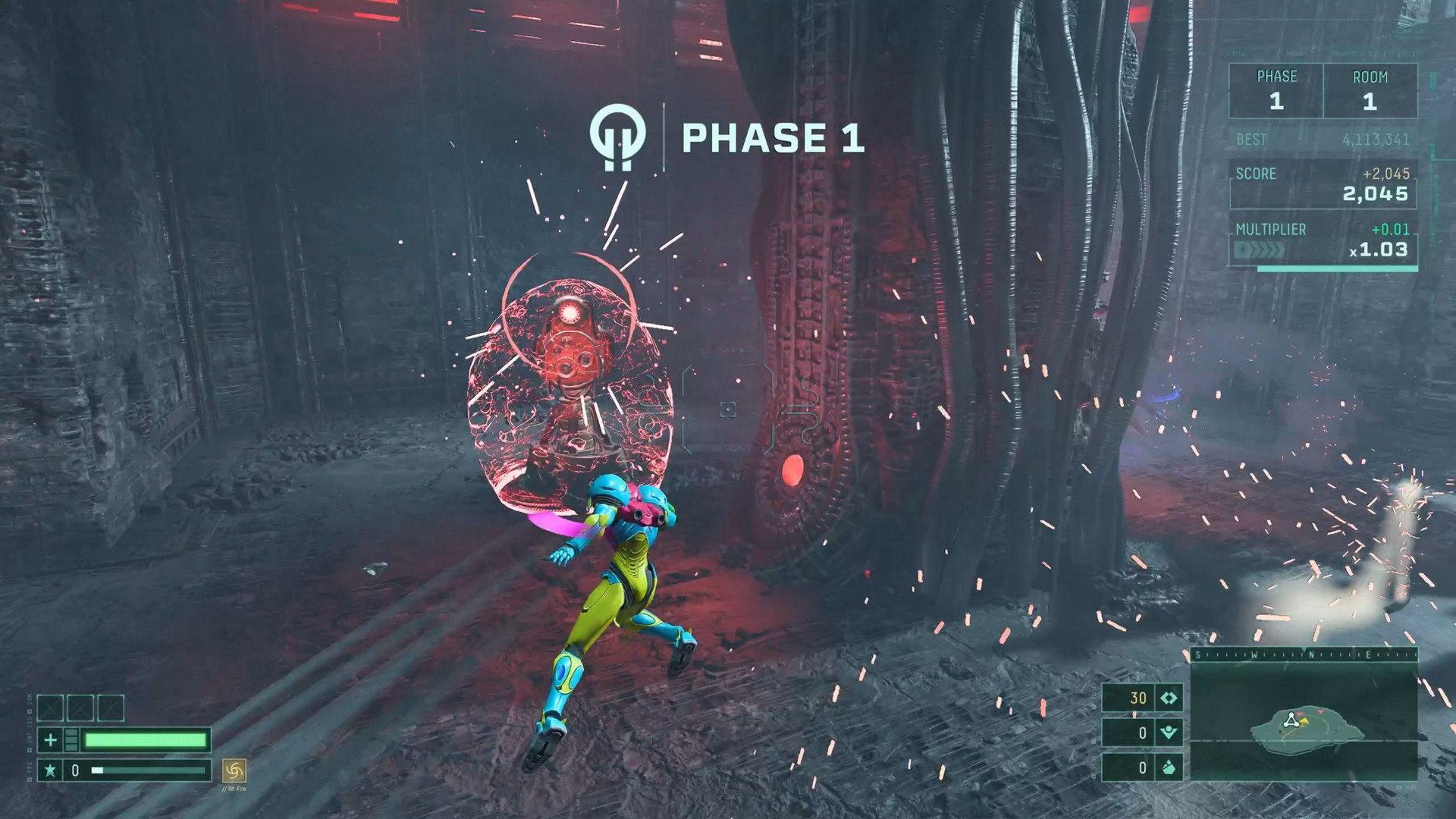Expand the multiplier chevron arrows indicator

pyautogui.click(x=1261, y=250)
